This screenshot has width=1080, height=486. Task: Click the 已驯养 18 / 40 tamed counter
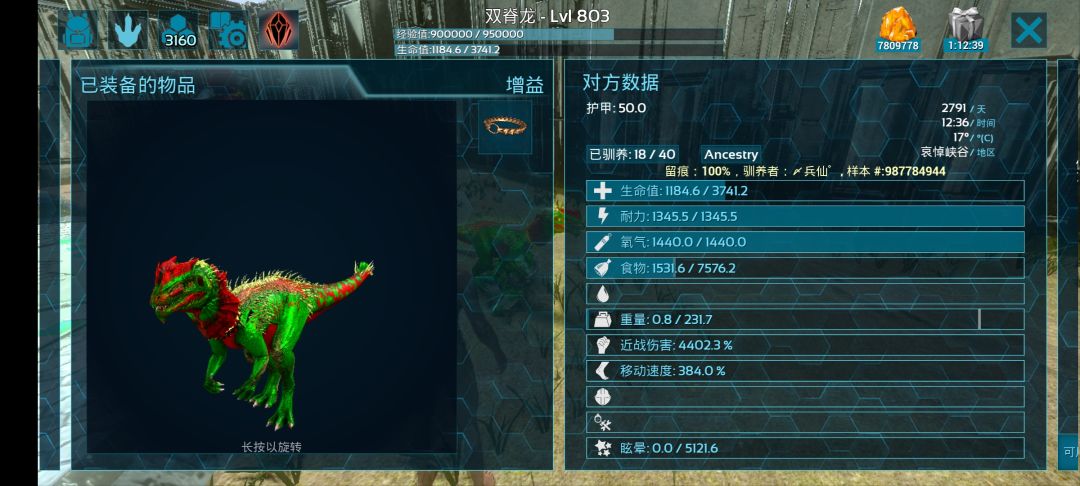click(632, 154)
